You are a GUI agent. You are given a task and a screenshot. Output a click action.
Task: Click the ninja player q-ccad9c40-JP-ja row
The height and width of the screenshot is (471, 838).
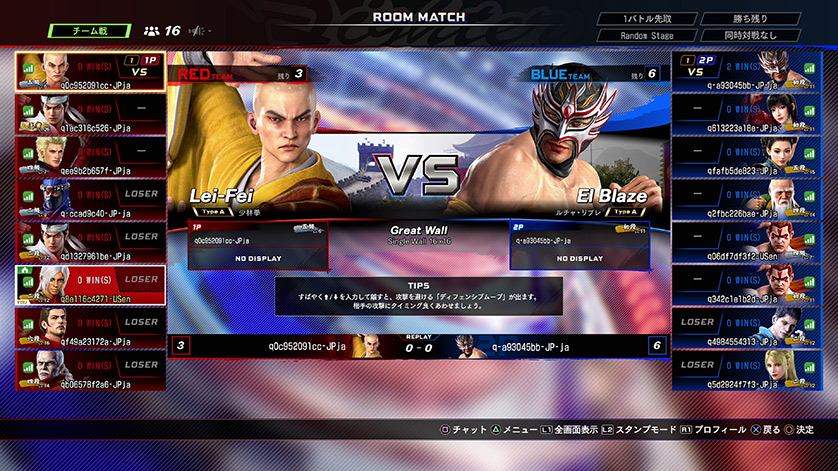point(89,200)
